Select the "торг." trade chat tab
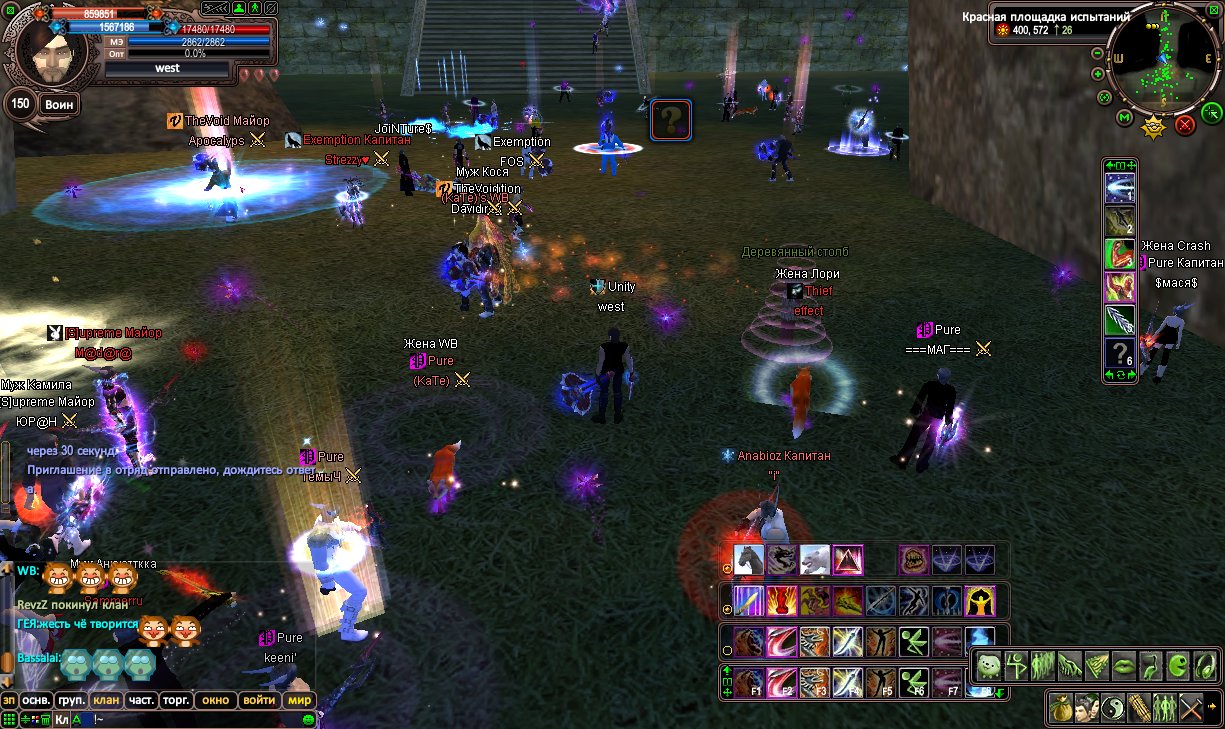This screenshot has width=1225, height=729. point(176,700)
